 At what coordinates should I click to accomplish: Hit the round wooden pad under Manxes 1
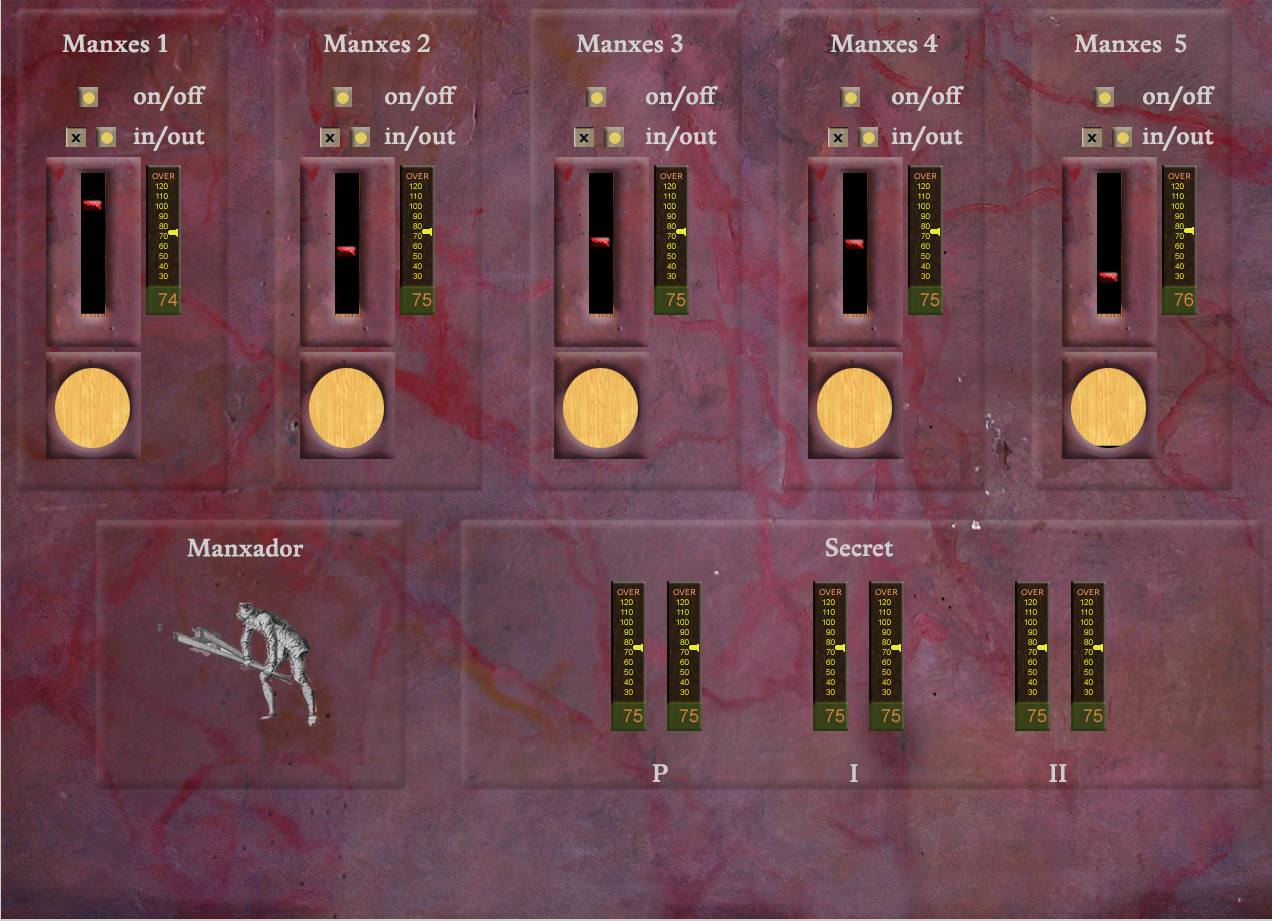tap(93, 408)
